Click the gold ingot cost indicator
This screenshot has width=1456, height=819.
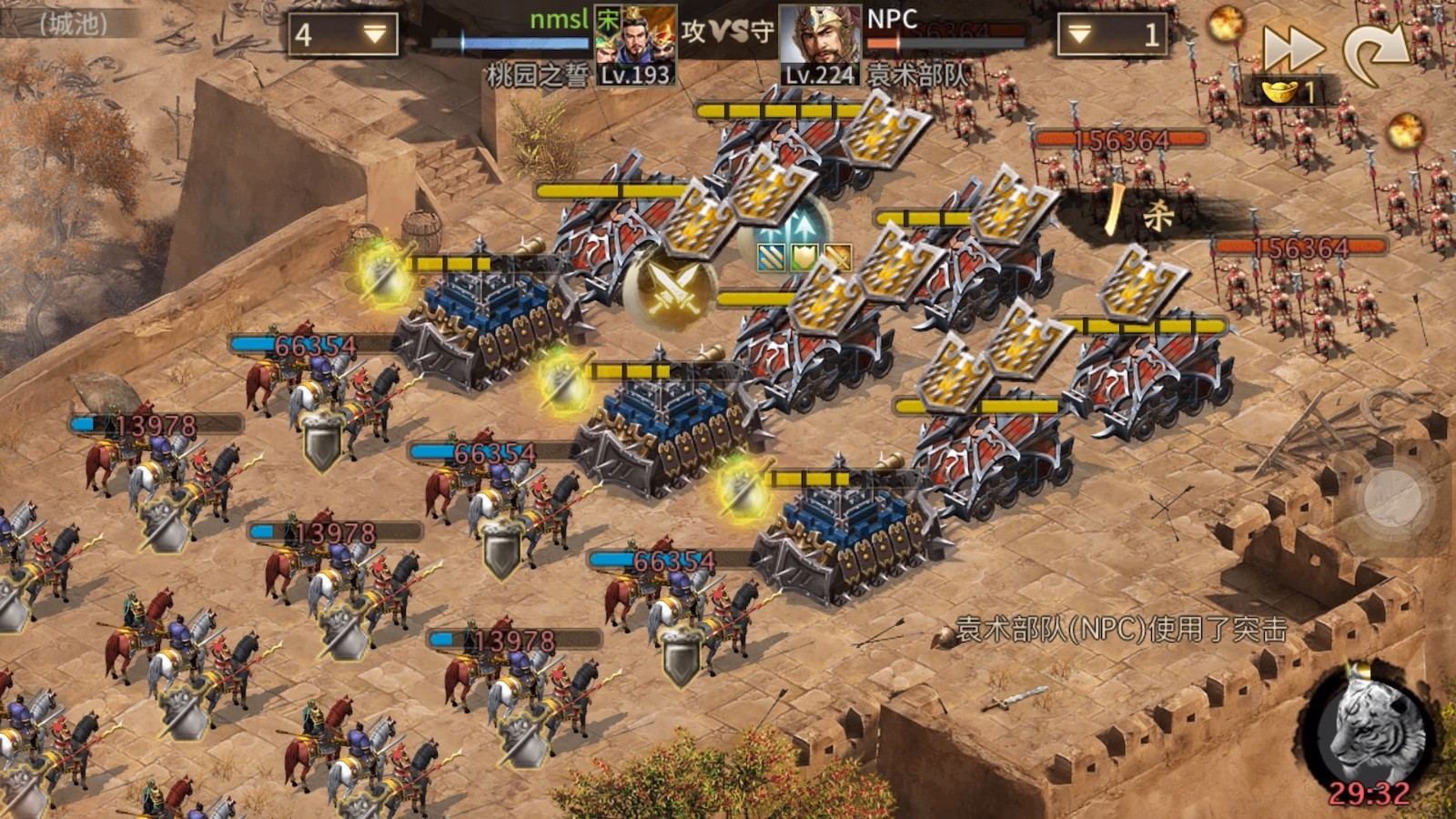(x=1290, y=91)
